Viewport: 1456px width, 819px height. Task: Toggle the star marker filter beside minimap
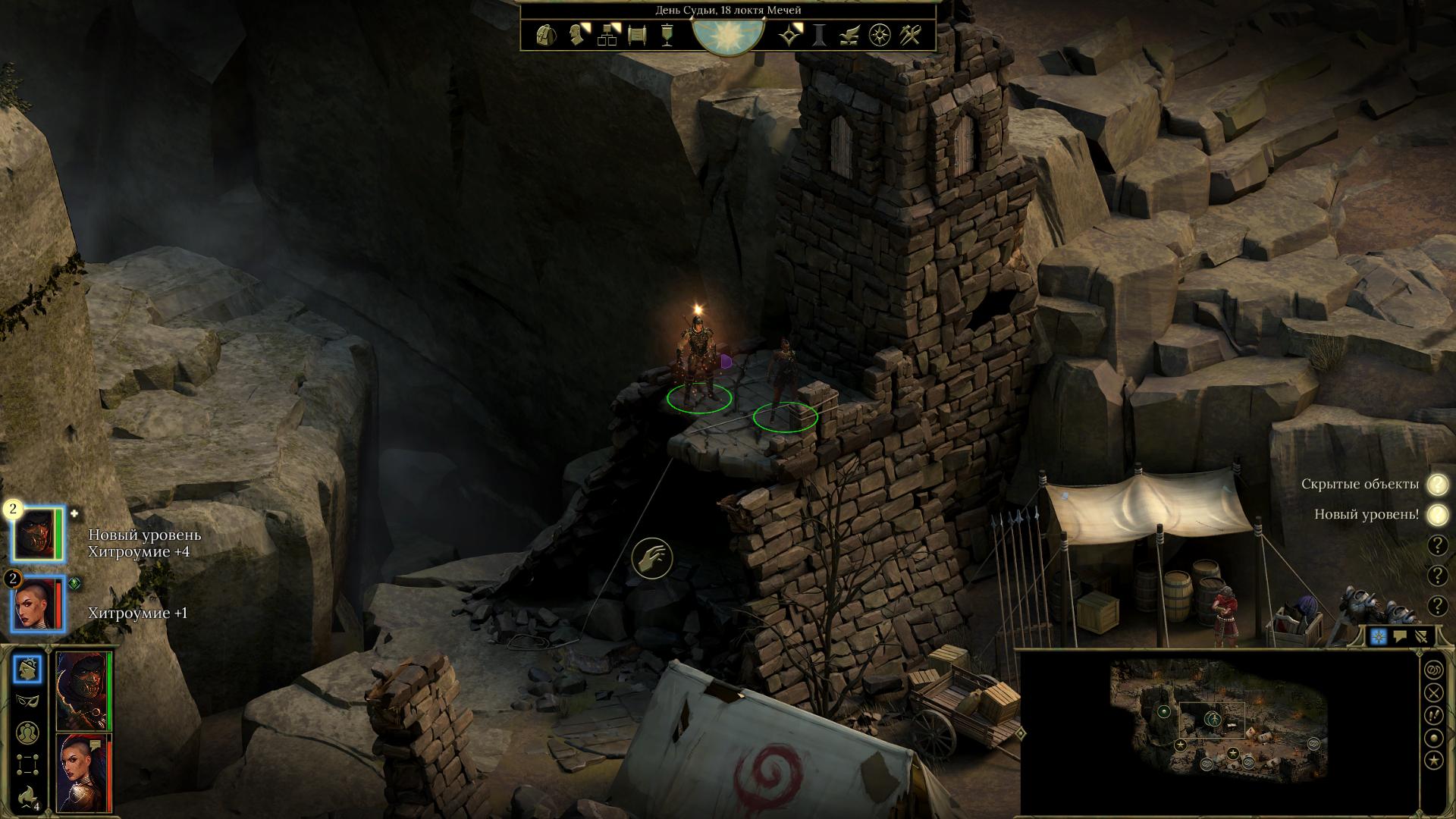[1433, 760]
